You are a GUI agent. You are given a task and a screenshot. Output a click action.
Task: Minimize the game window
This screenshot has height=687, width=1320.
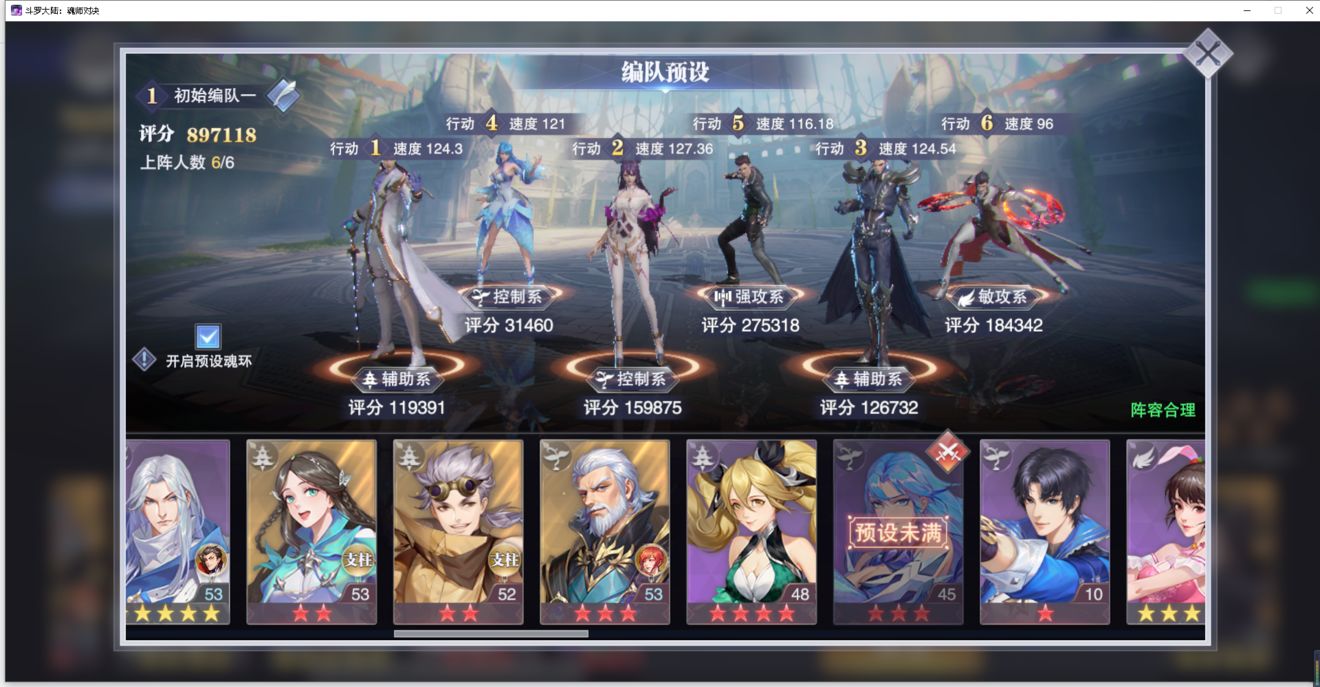[1248, 10]
